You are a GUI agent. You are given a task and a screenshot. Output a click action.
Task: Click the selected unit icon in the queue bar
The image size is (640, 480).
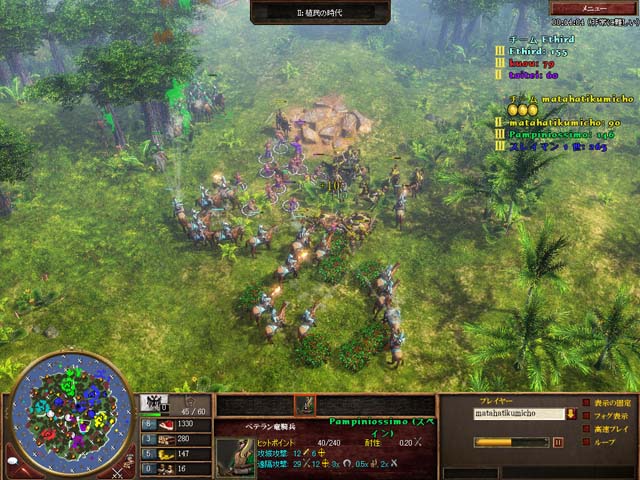click(304, 405)
